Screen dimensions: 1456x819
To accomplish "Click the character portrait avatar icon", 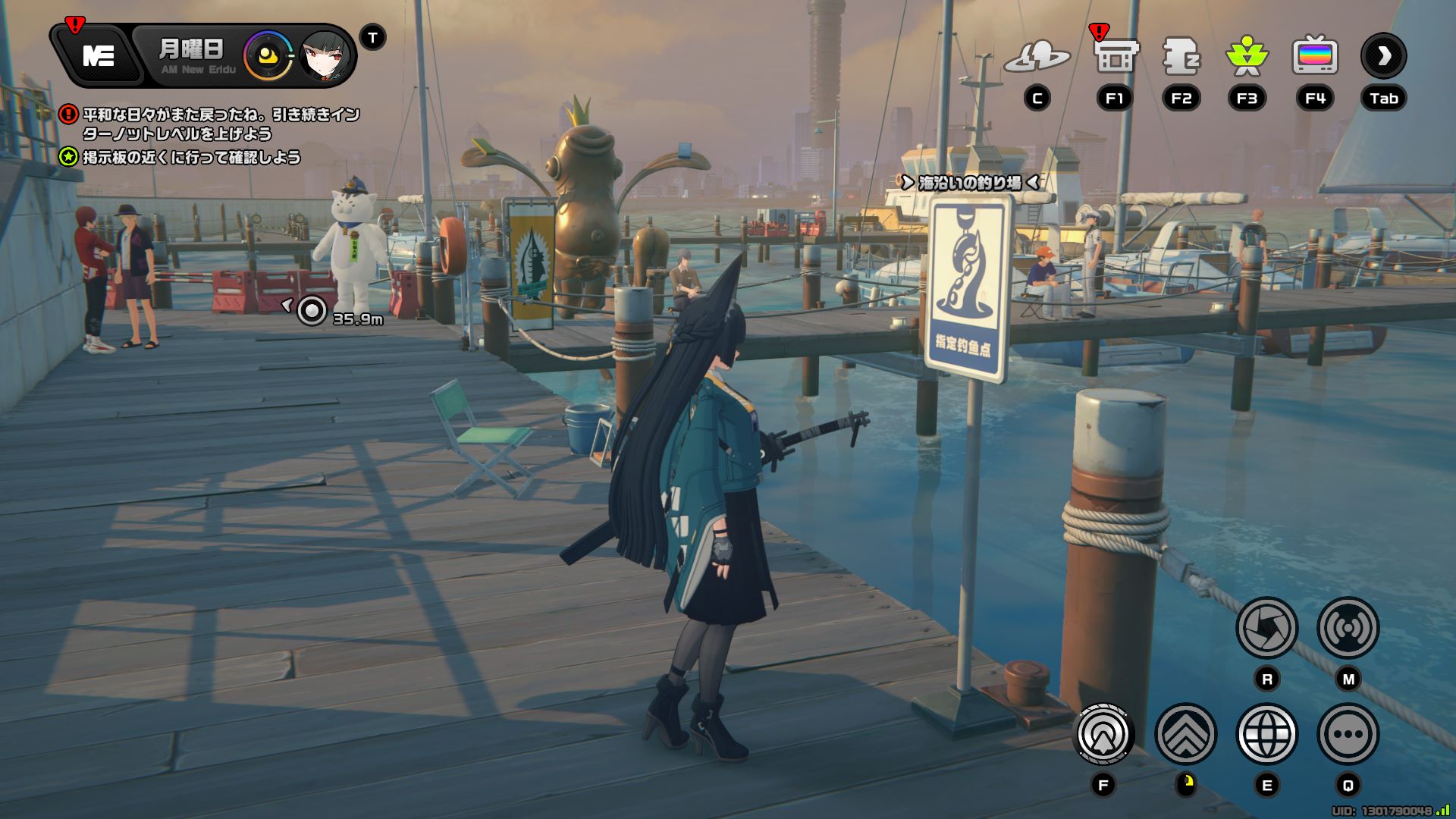I will [326, 56].
